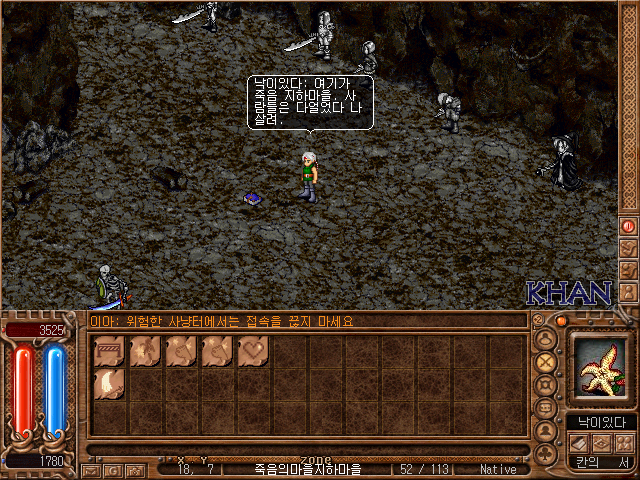The width and height of the screenshot is (640, 480).
Task: Click the orange round button above the portrait
Action: coord(562,321)
